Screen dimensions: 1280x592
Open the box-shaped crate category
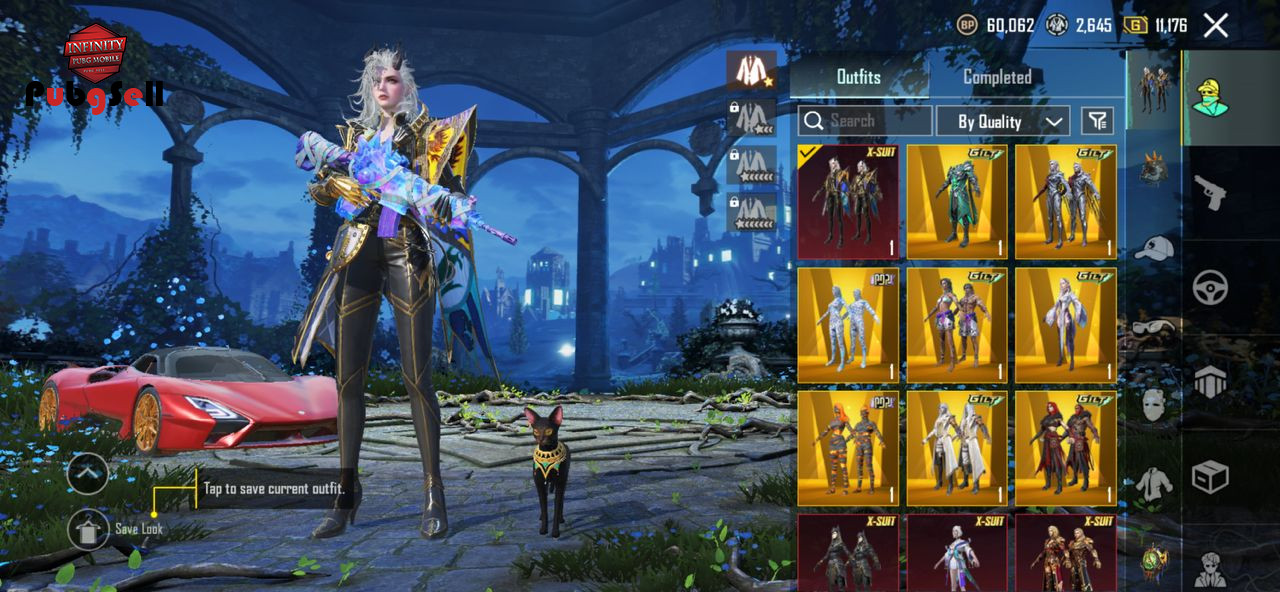point(1210,478)
